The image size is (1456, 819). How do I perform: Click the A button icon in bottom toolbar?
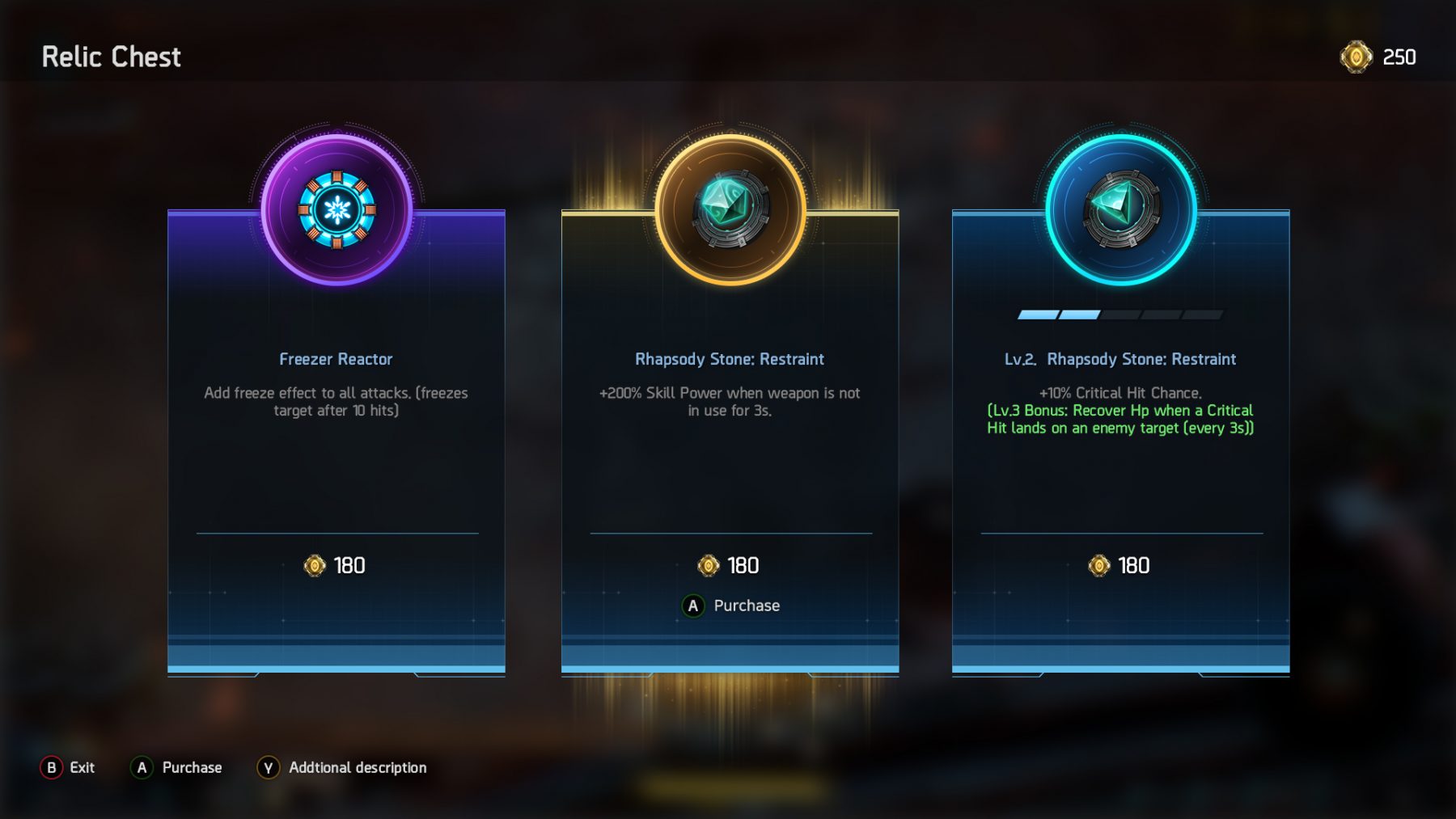click(x=142, y=767)
